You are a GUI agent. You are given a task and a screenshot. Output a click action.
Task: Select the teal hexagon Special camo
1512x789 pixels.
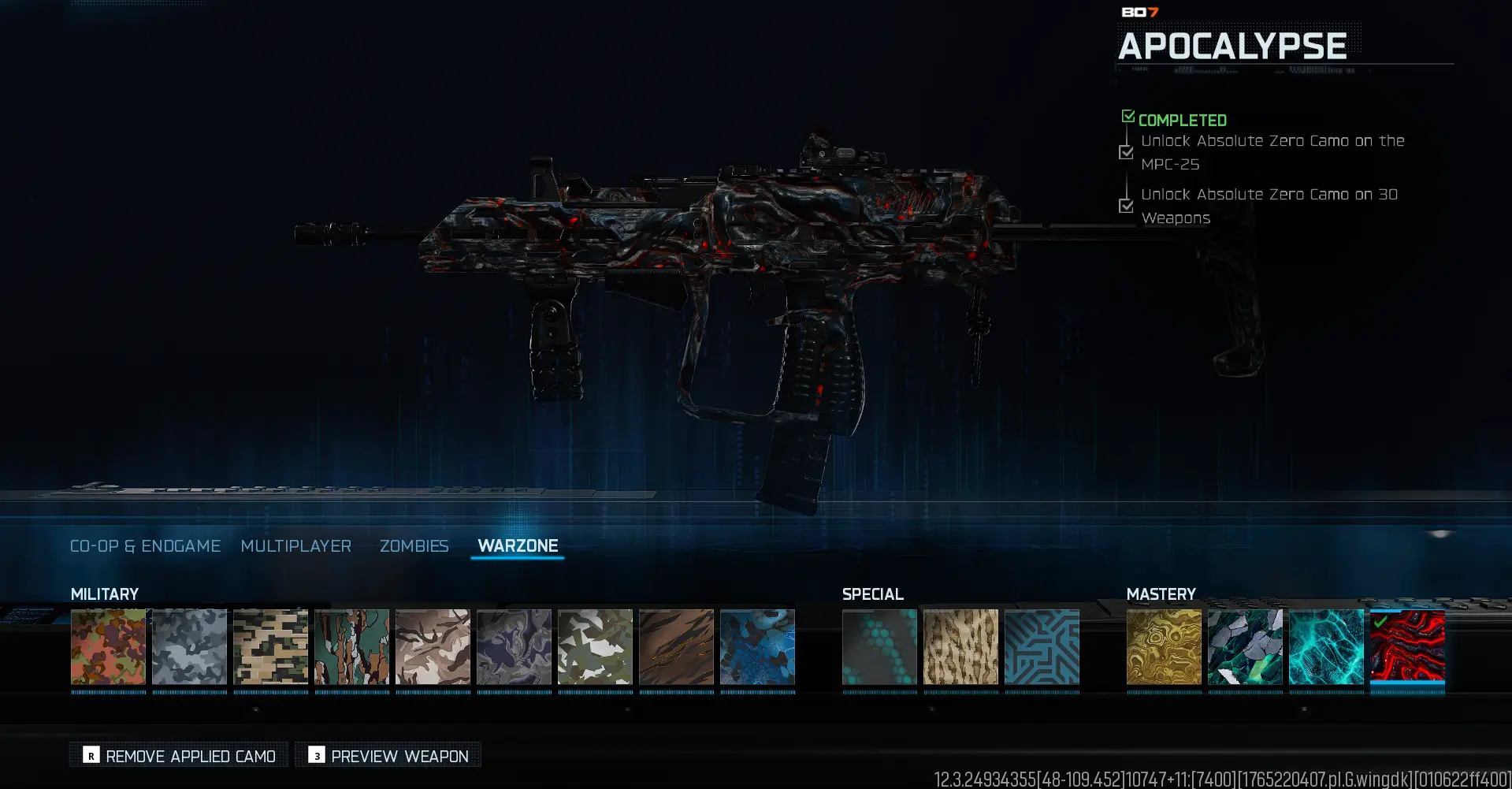(x=879, y=649)
